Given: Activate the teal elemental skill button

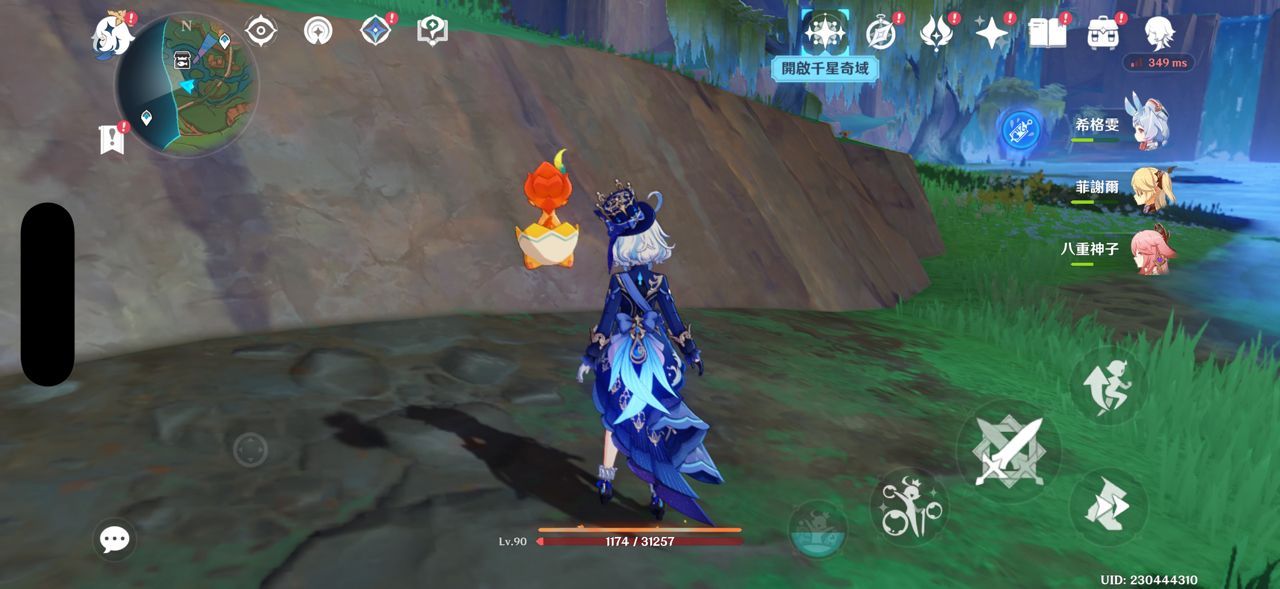Looking at the screenshot, I should [817, 528].
